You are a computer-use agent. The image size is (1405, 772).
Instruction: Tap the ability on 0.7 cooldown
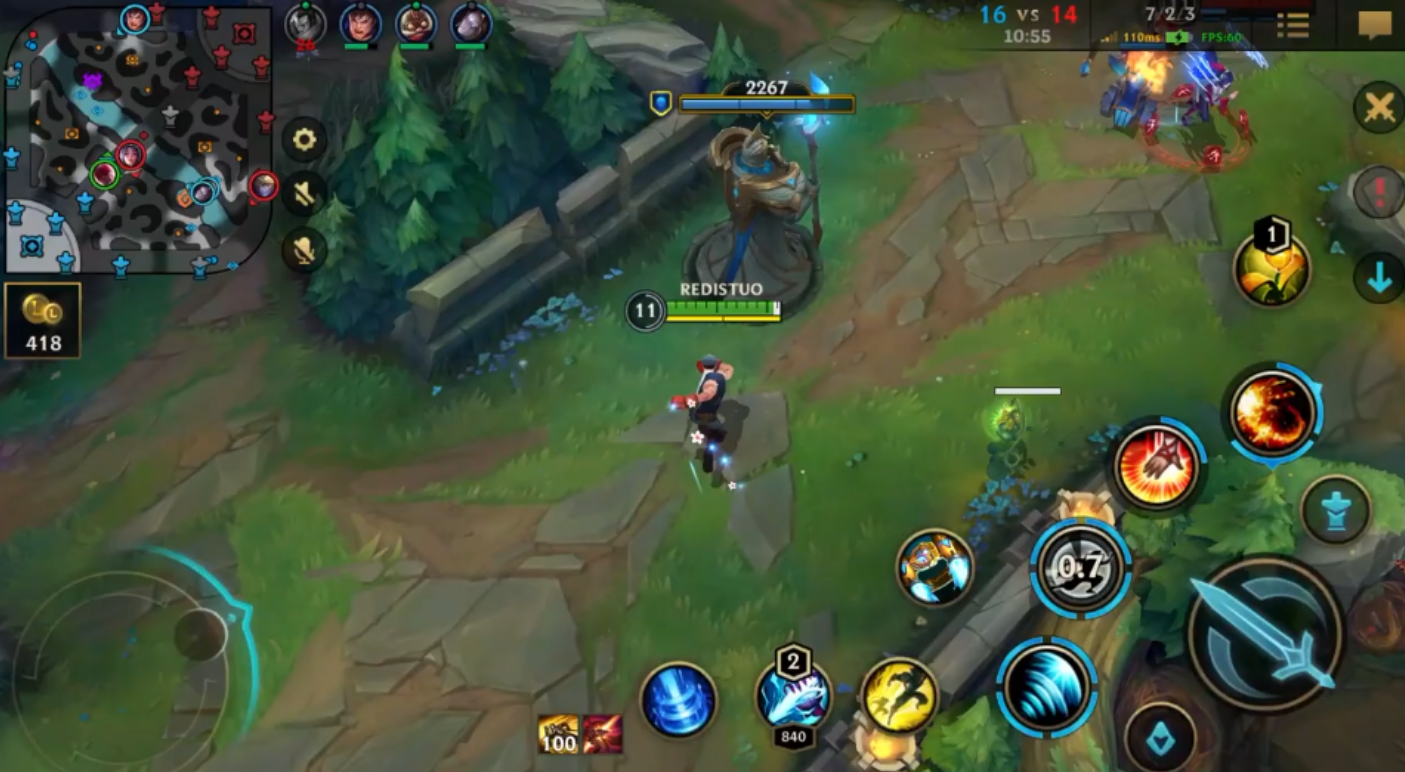coord(1080,568)
